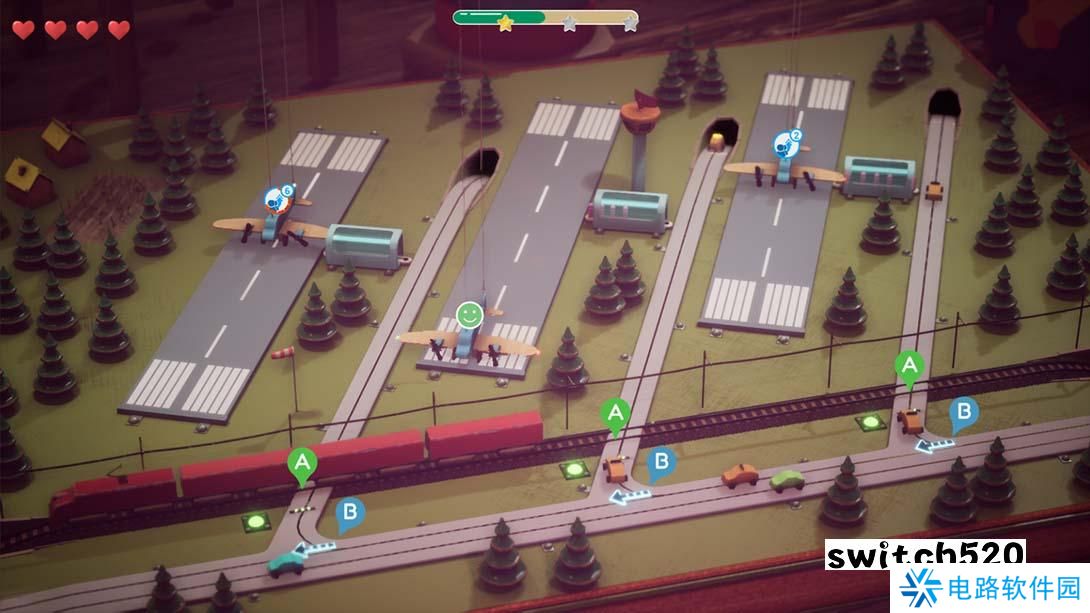The height and width of the screenshot is (613, 1090).
Task: Select the green smiley face plane marker
Action: [470, 315]
